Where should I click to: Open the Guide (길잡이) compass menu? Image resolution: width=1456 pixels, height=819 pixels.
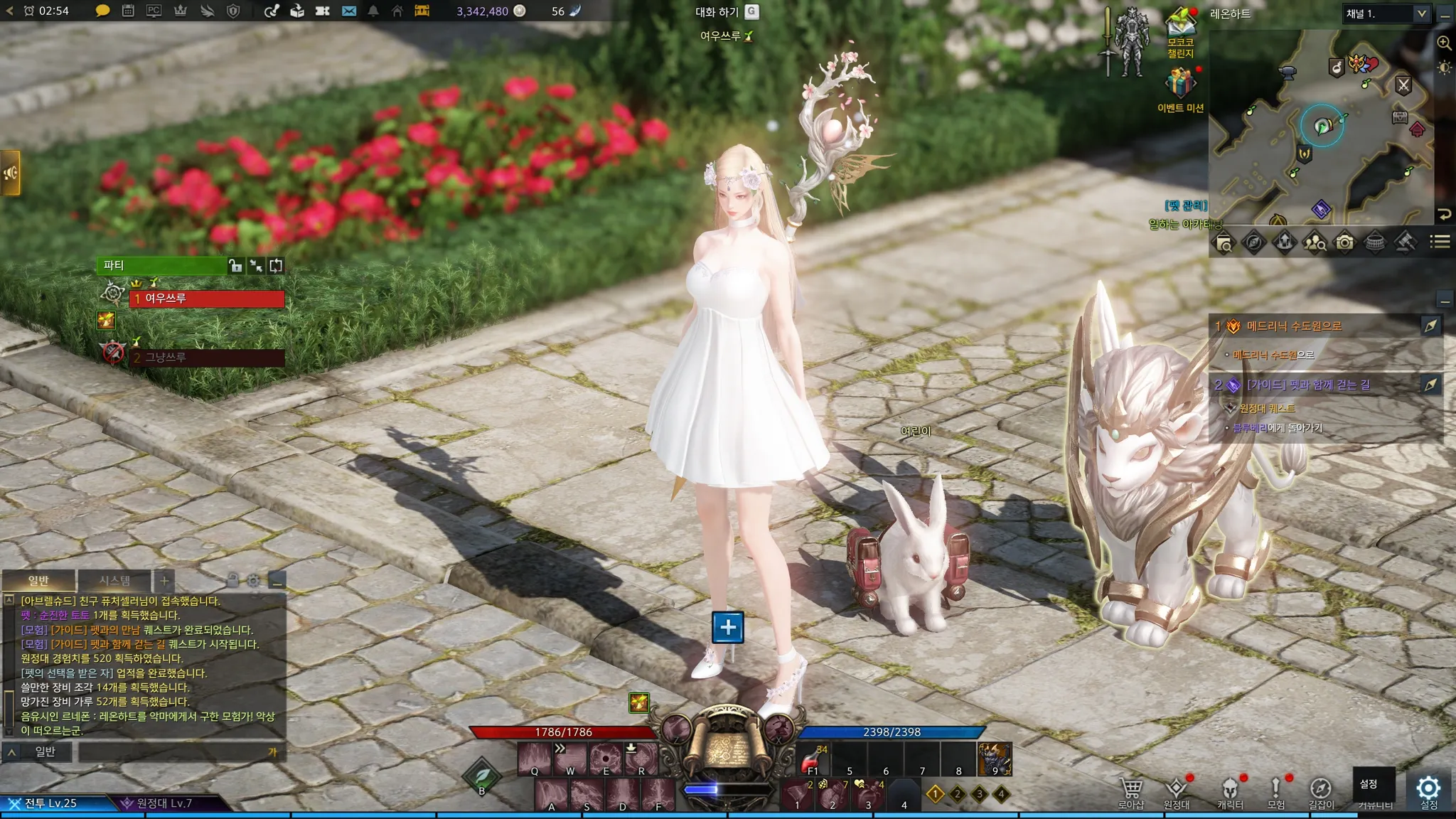(x=1321, y=789)
